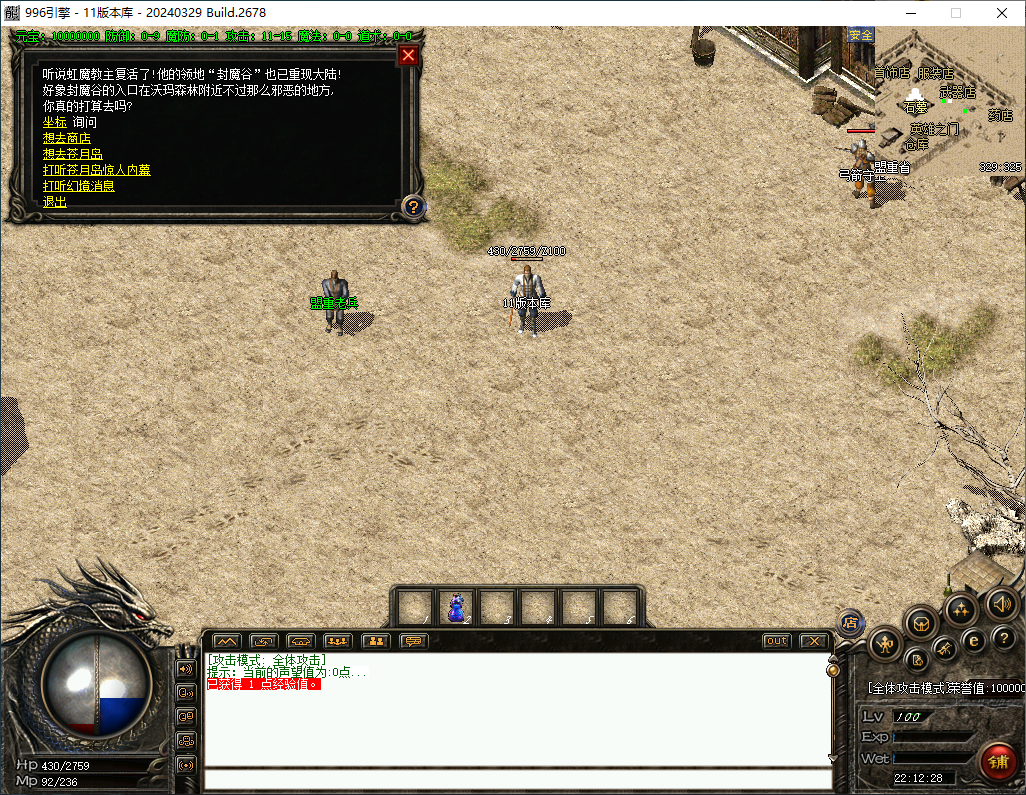Select the 想去商店 dialogue option
The width and height of the screenshot is (1026, 795).
[x=67, y=138]
